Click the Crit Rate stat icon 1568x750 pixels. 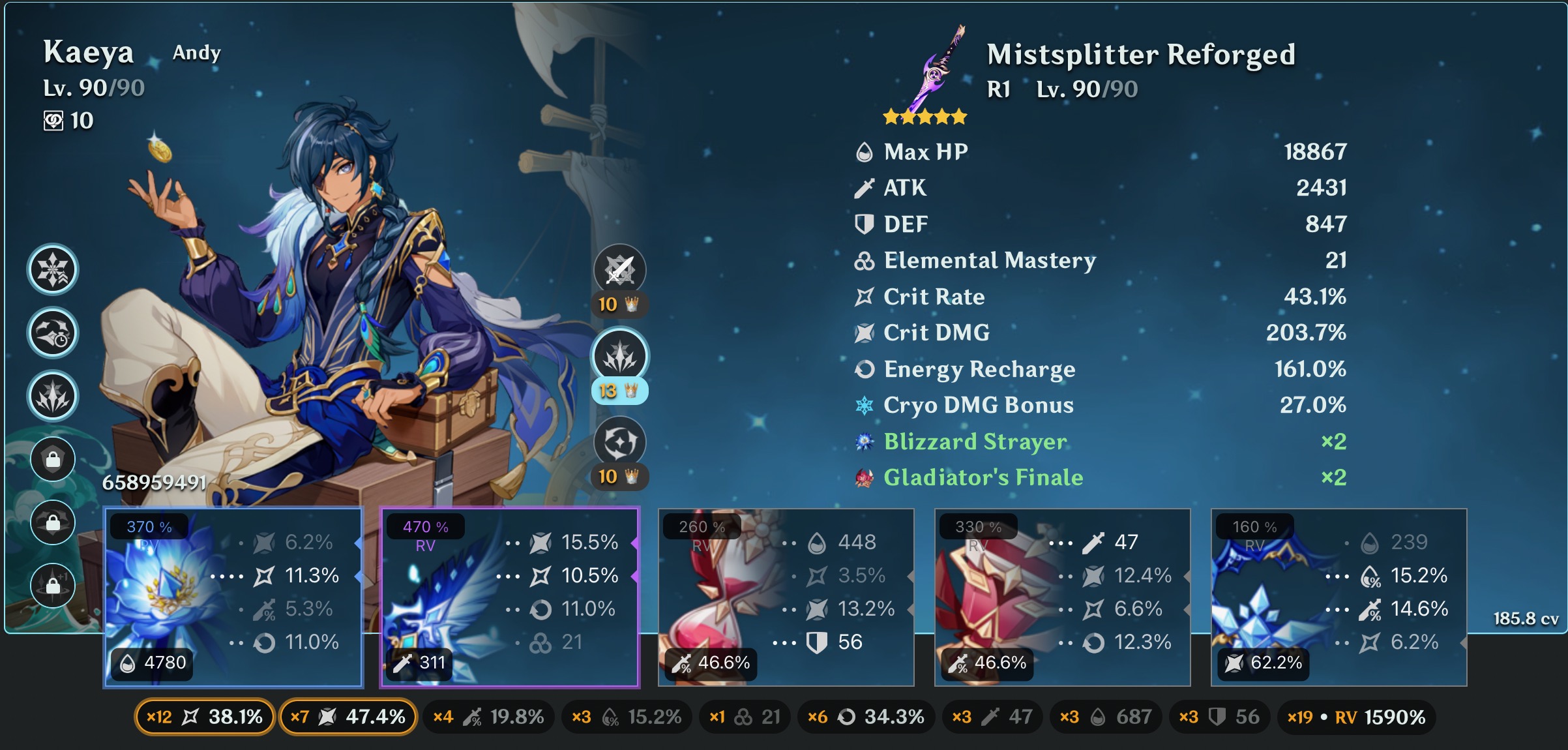pyautogui.click(x=865, y=297)
